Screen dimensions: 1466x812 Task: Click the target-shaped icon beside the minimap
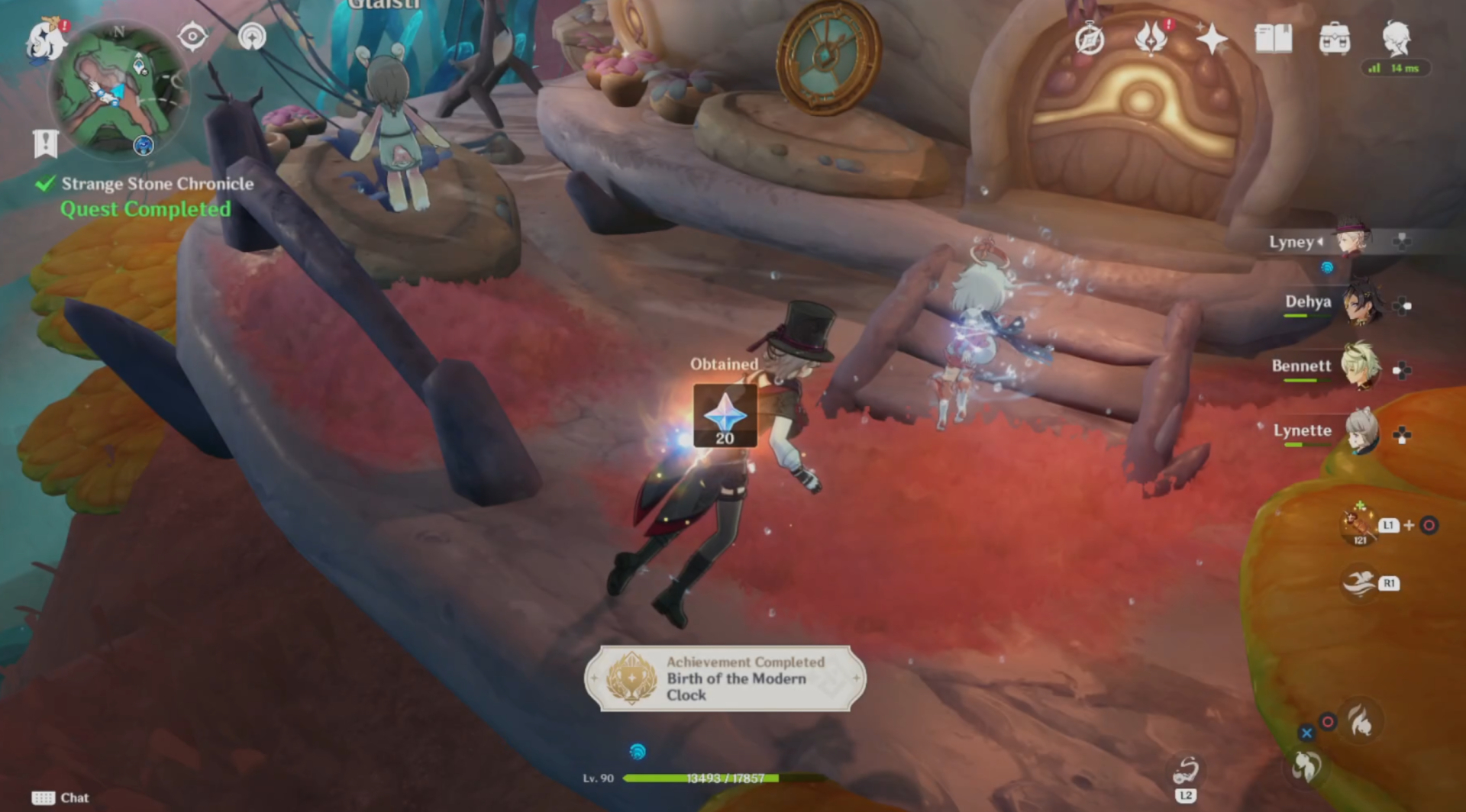pos(192,36)
